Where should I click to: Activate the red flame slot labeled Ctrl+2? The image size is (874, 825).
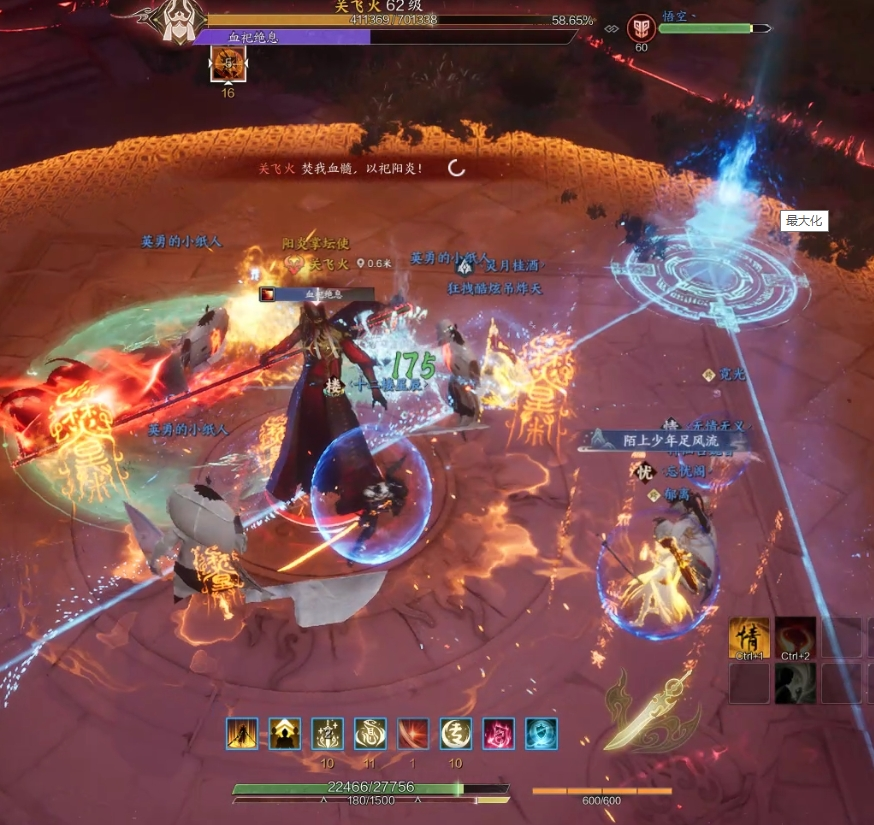[x=796, y=638]
